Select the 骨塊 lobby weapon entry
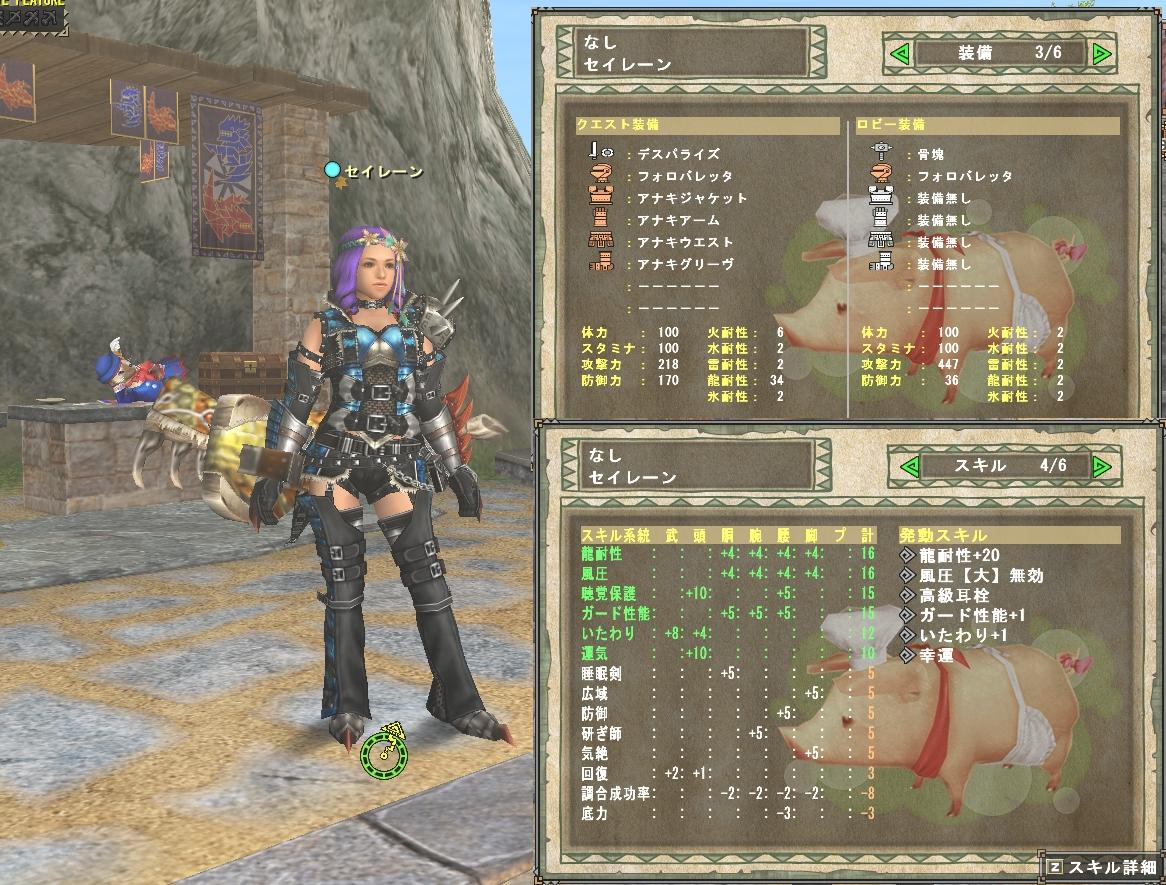 [932, 155]
